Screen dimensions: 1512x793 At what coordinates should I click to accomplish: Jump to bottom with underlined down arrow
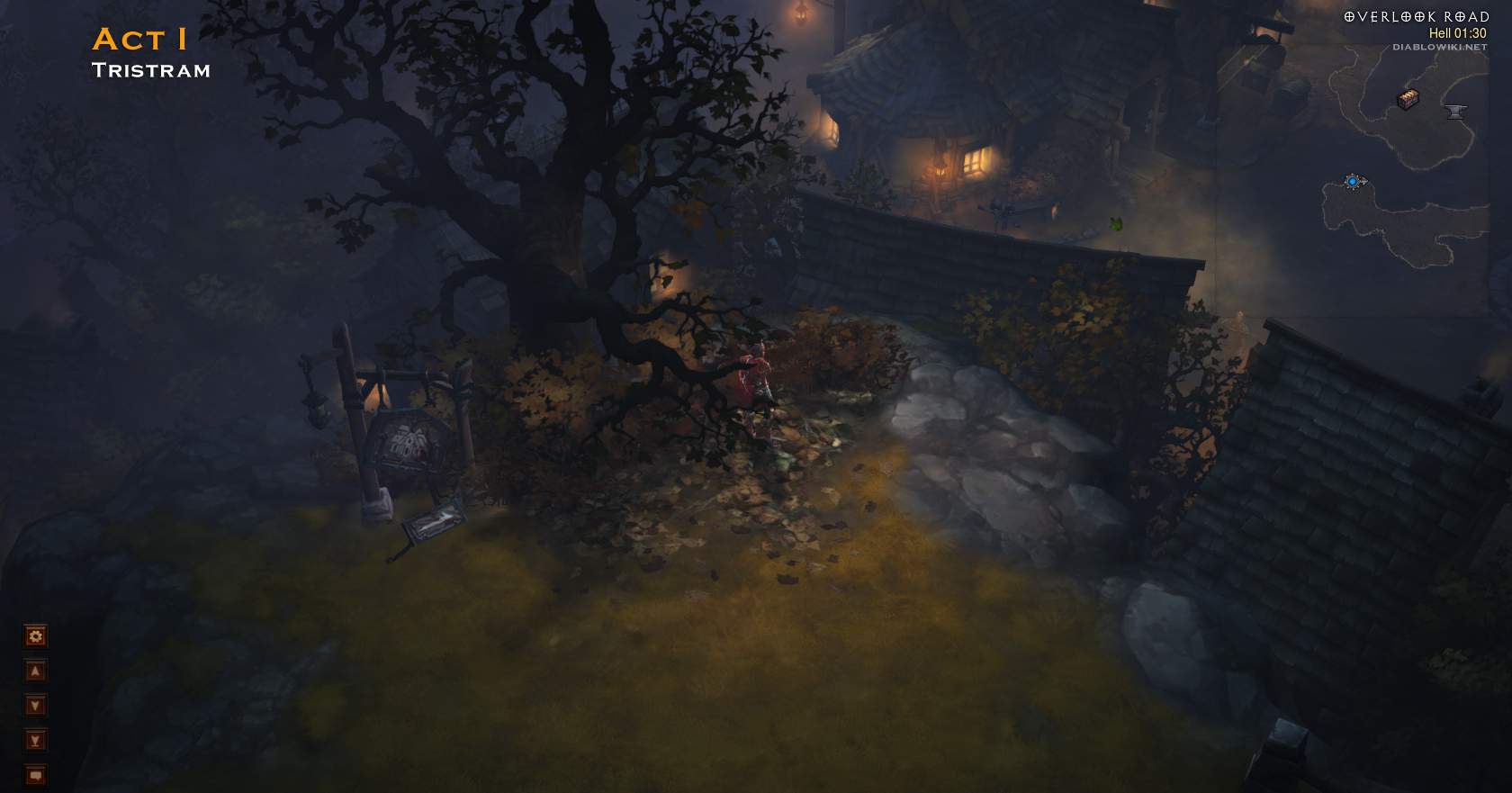pos(35,740)
